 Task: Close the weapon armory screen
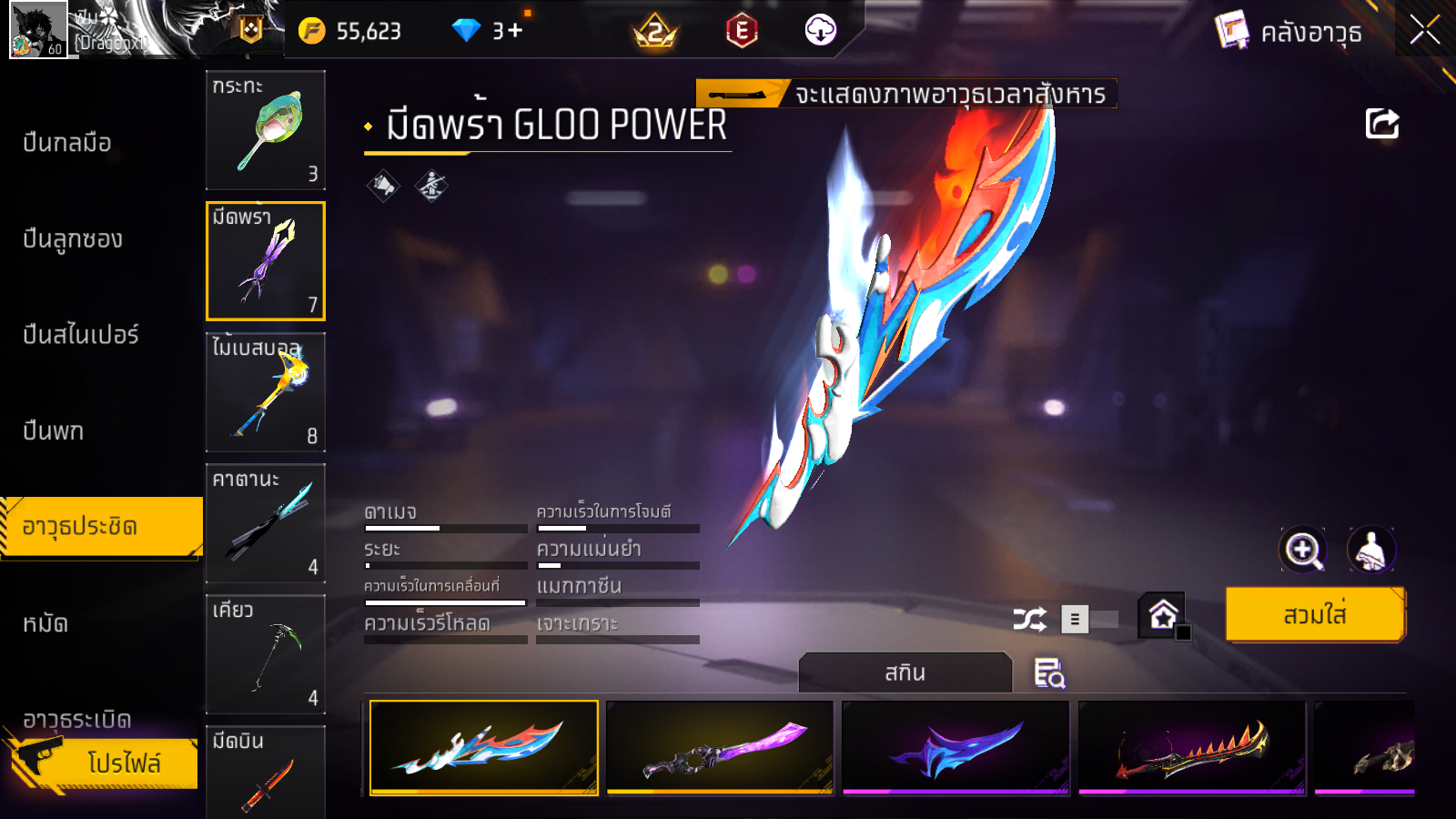(x=1424, y=31)
